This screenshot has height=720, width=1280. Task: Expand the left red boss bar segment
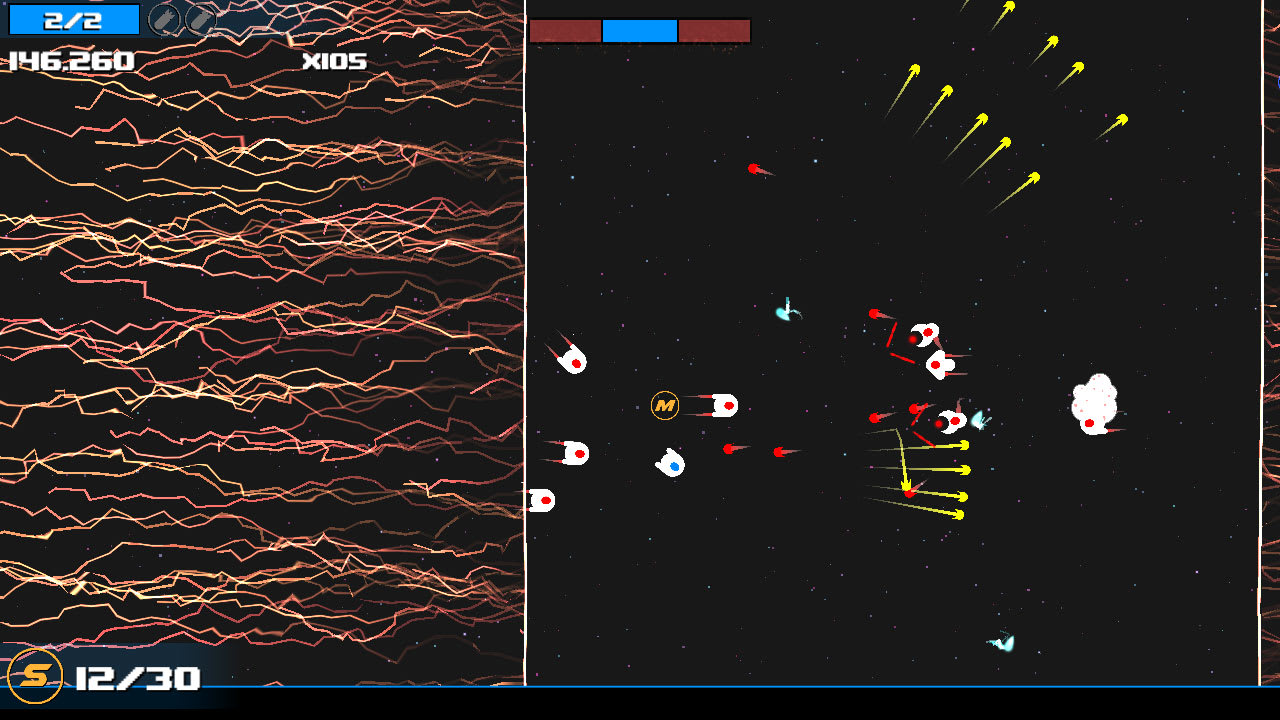tap(566, 30)
